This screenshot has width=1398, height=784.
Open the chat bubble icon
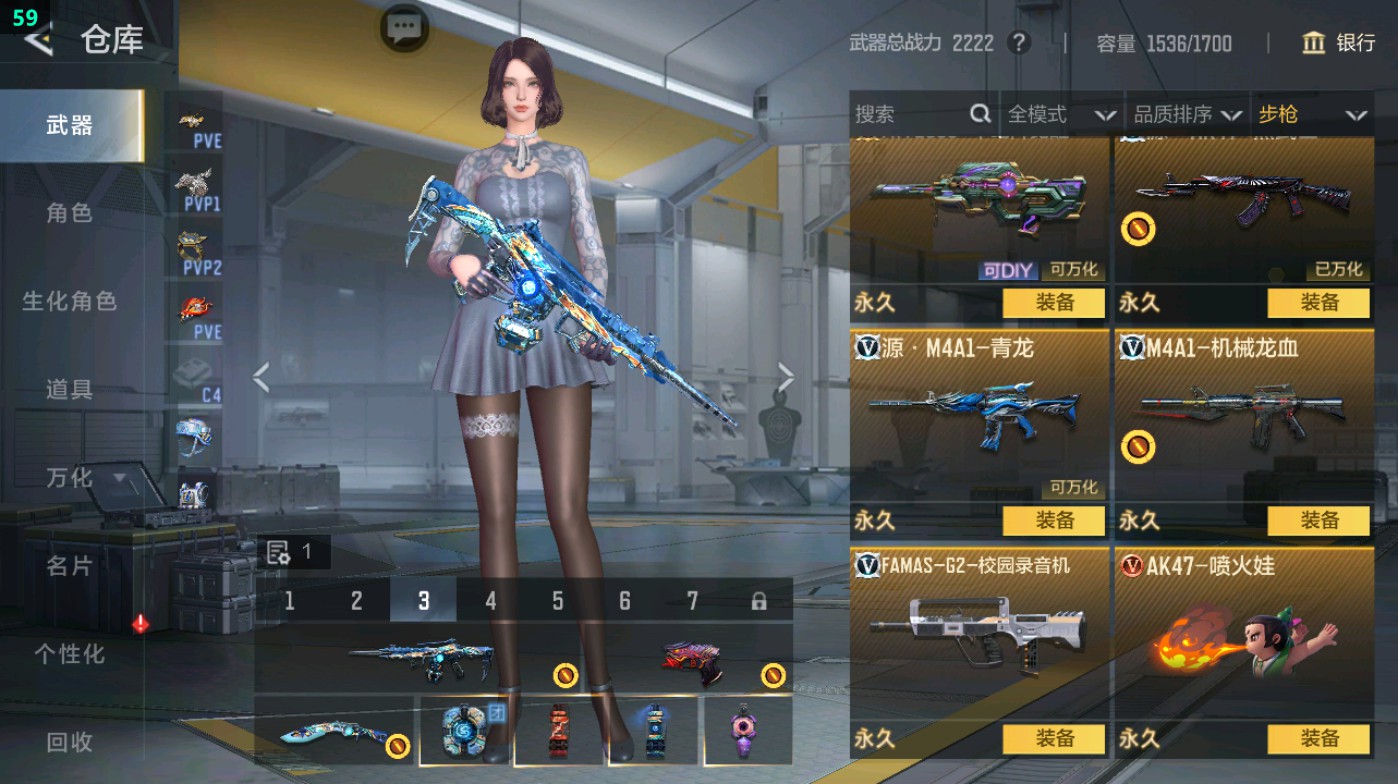[x=404, y=28]
